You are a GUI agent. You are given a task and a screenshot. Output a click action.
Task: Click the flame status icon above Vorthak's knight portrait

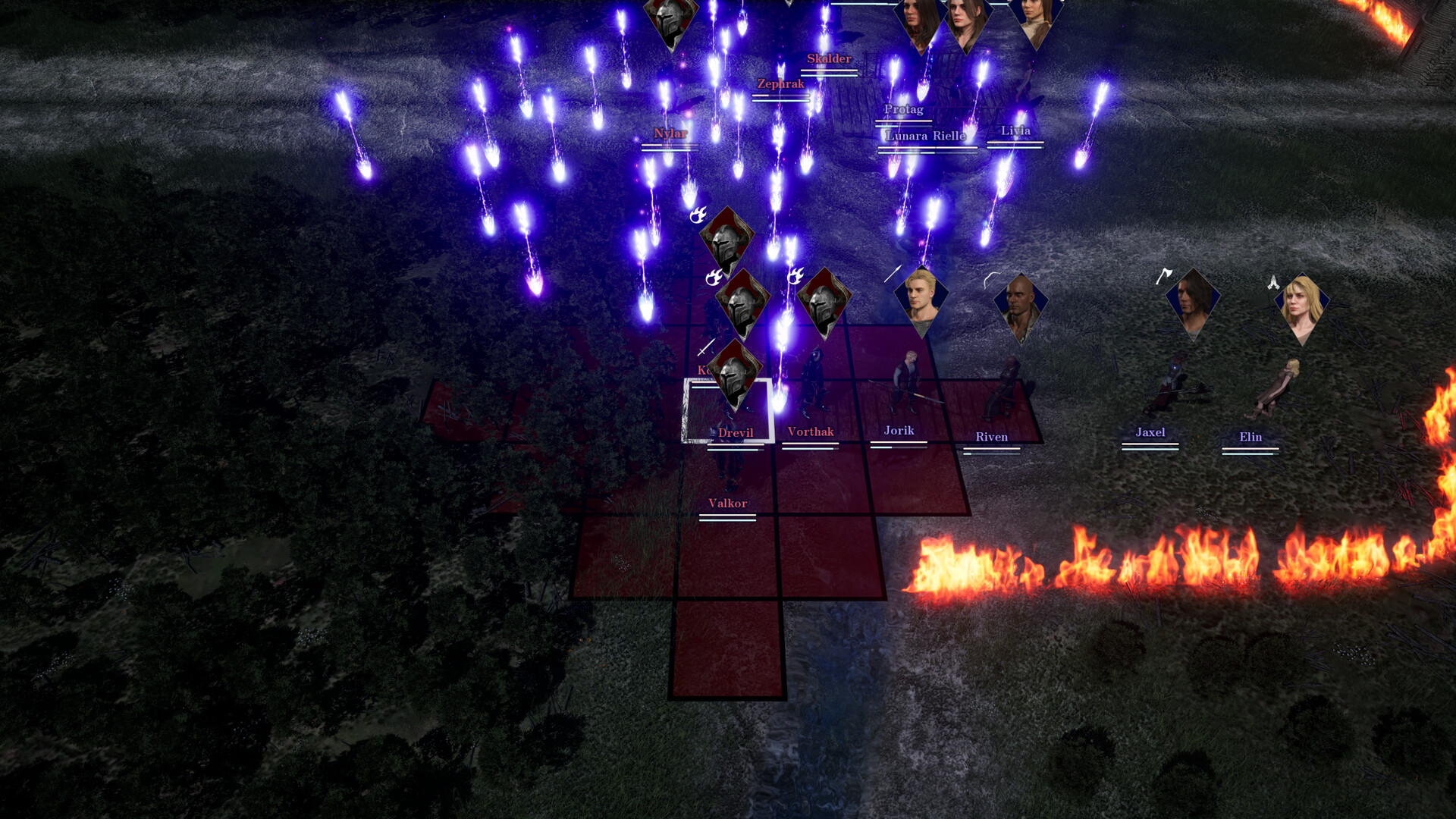pyautogui.click(x=796, y=276)
